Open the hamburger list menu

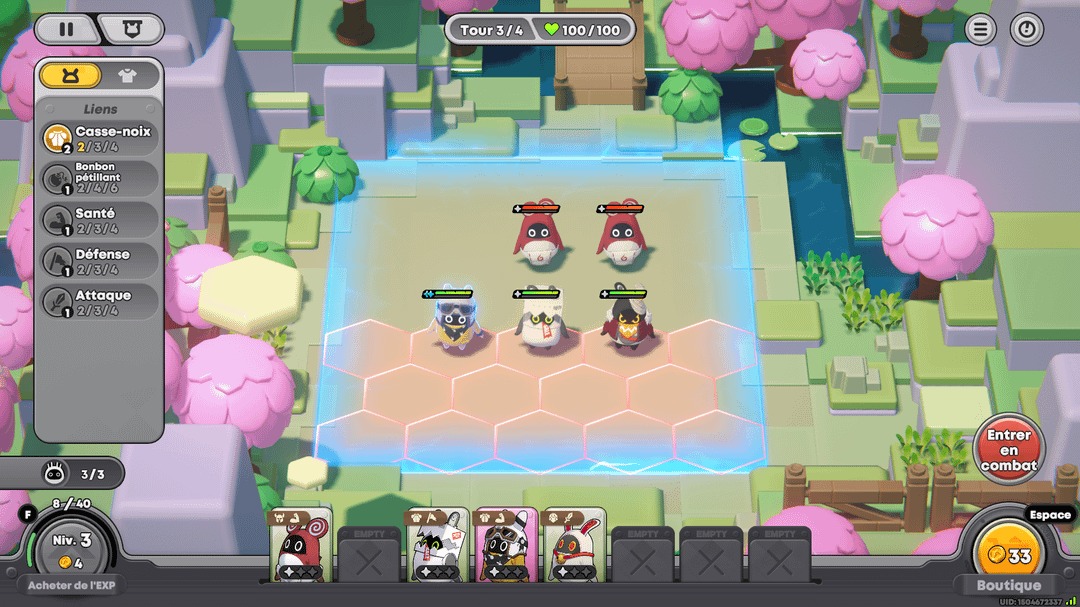(980, 29)
